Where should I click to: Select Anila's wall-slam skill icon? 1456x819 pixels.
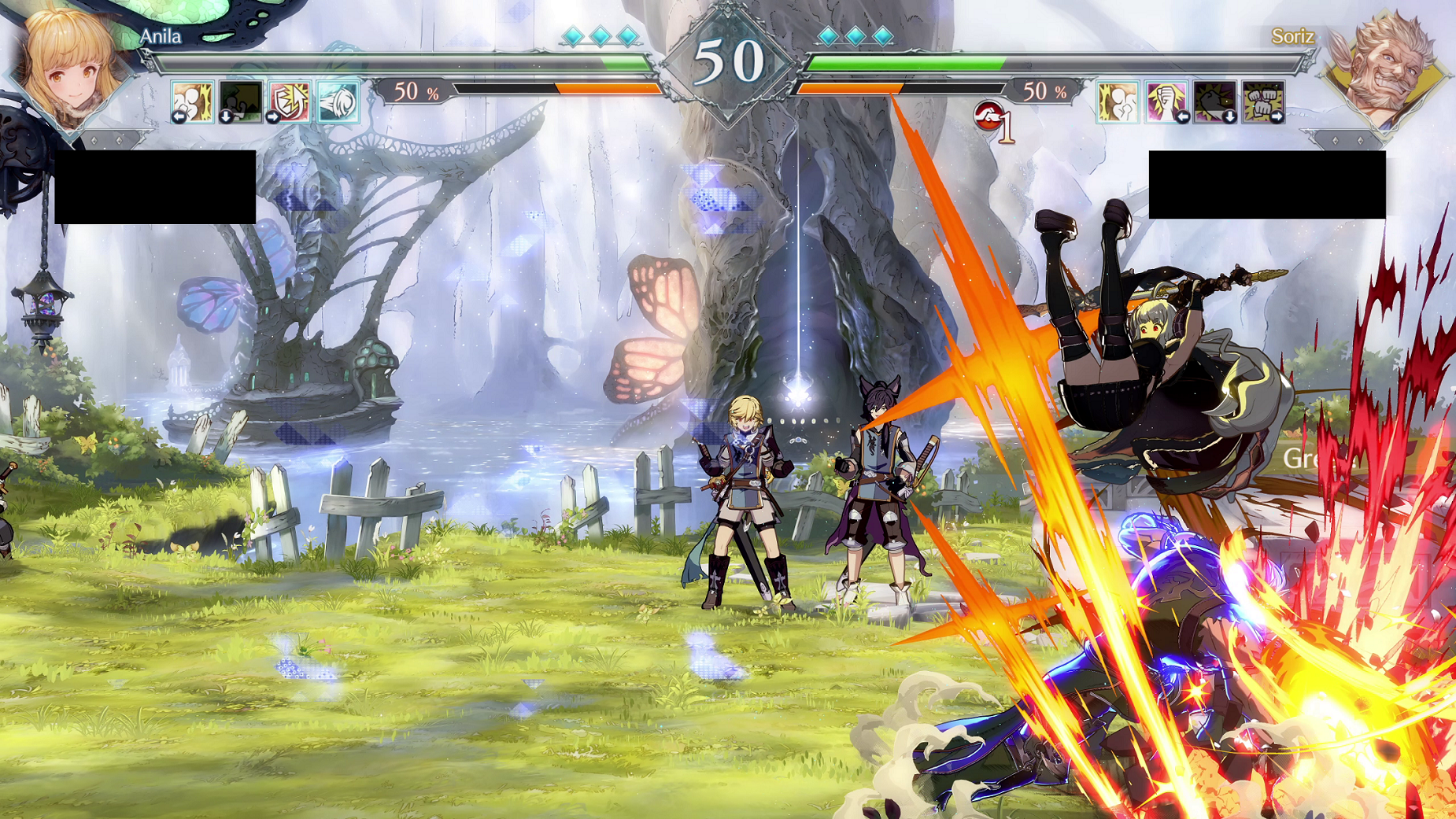(x=192, y=101)
